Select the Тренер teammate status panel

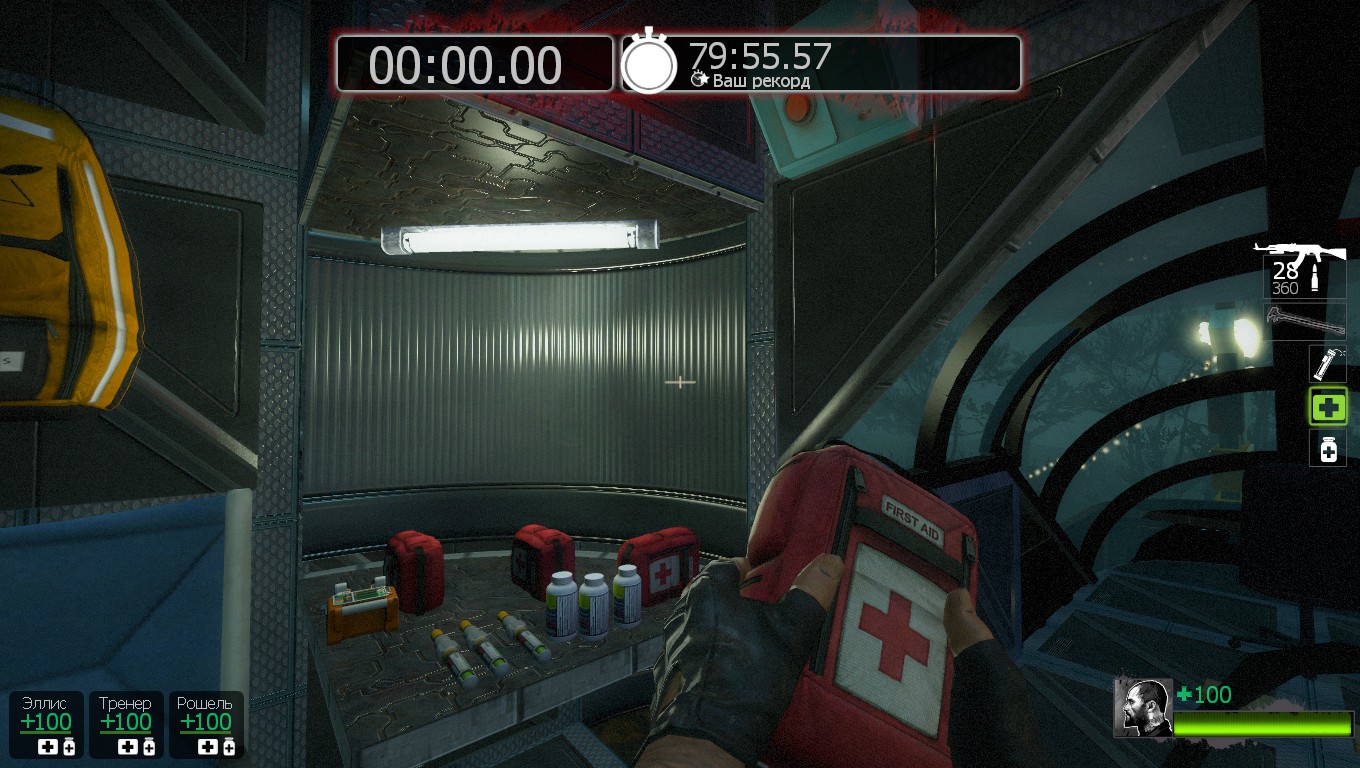[x=126, y=724]
